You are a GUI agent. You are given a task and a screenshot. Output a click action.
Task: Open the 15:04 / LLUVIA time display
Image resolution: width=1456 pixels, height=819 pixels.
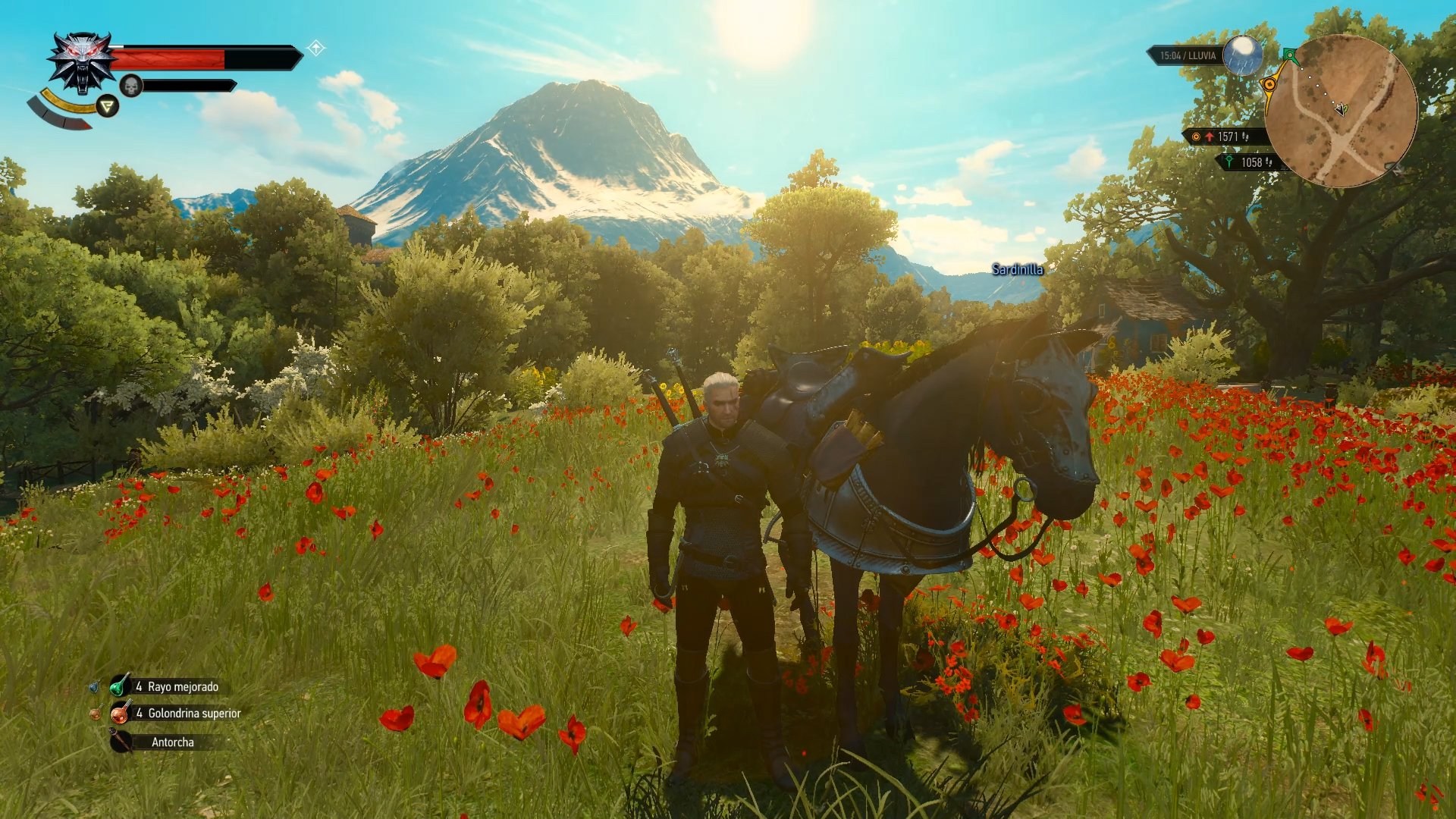[1188, 55]
